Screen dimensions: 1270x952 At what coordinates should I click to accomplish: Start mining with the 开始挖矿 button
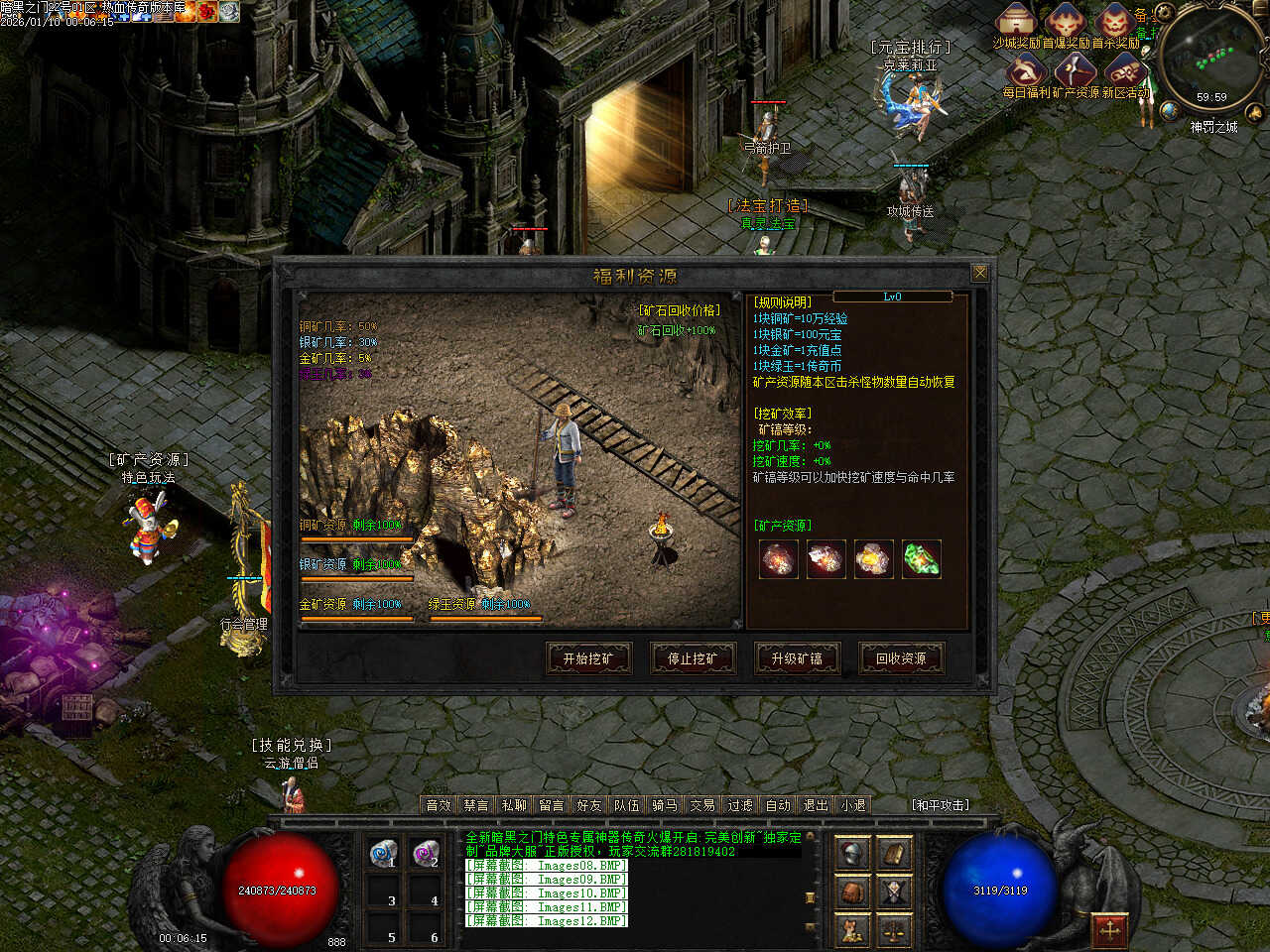(588, 658)
